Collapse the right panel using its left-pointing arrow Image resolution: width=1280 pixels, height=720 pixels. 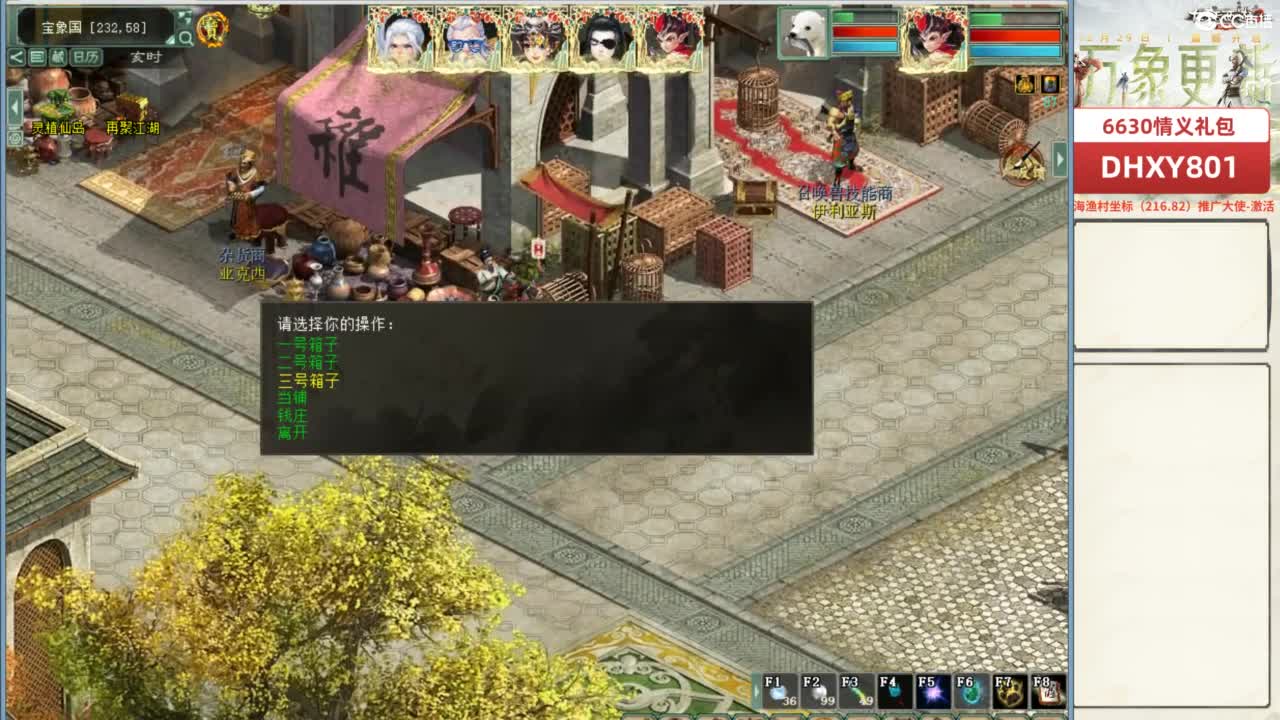coord(1058,157)
